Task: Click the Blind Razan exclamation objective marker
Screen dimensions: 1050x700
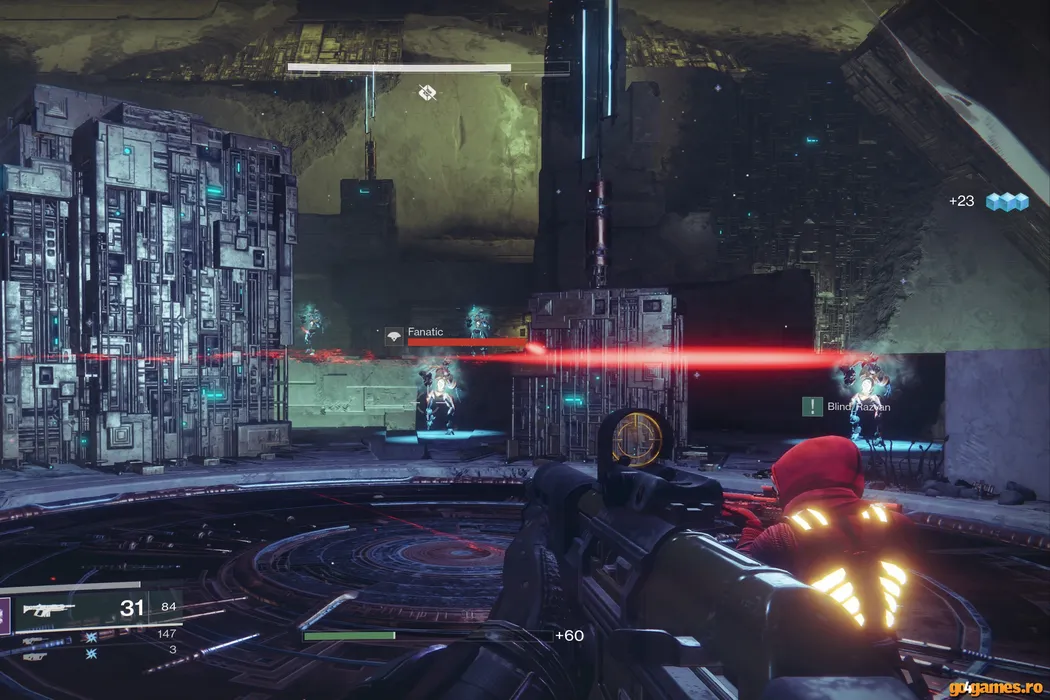Action: (812, 406)
